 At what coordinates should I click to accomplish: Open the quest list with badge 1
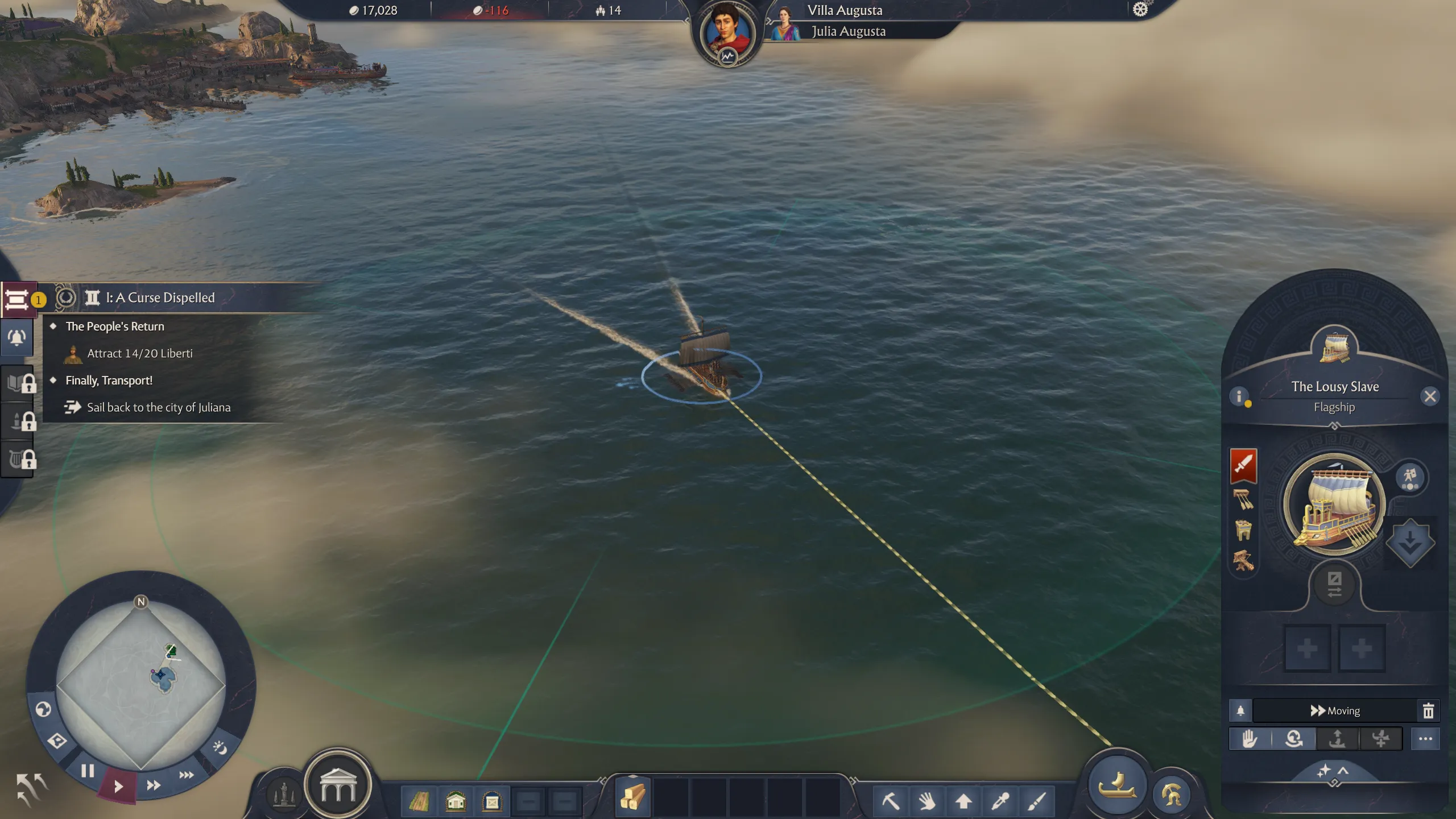click(18, 299)
